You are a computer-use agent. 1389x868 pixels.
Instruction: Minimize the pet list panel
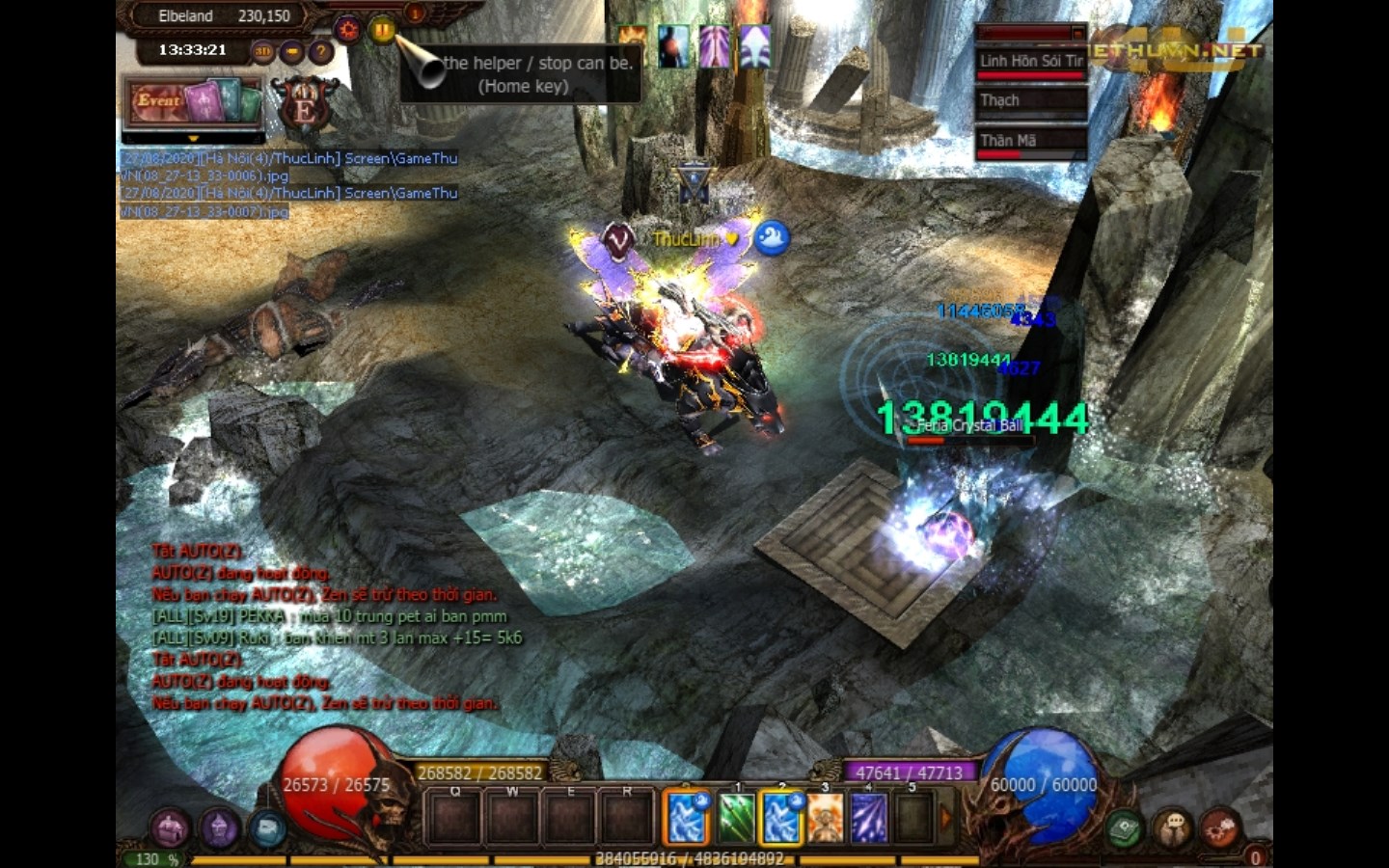click(1077, 33)
